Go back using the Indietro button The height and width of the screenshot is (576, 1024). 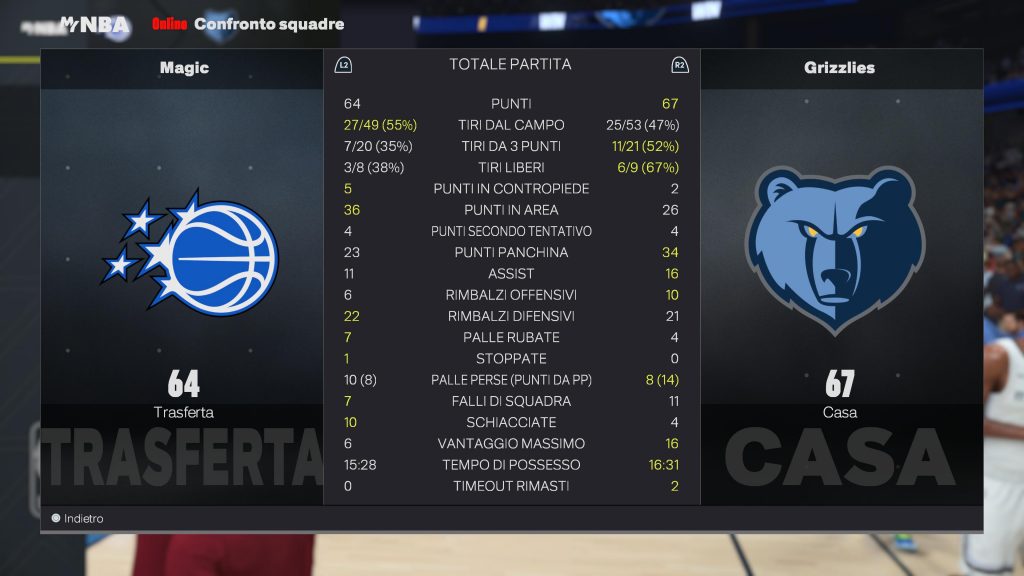point(78,519)
